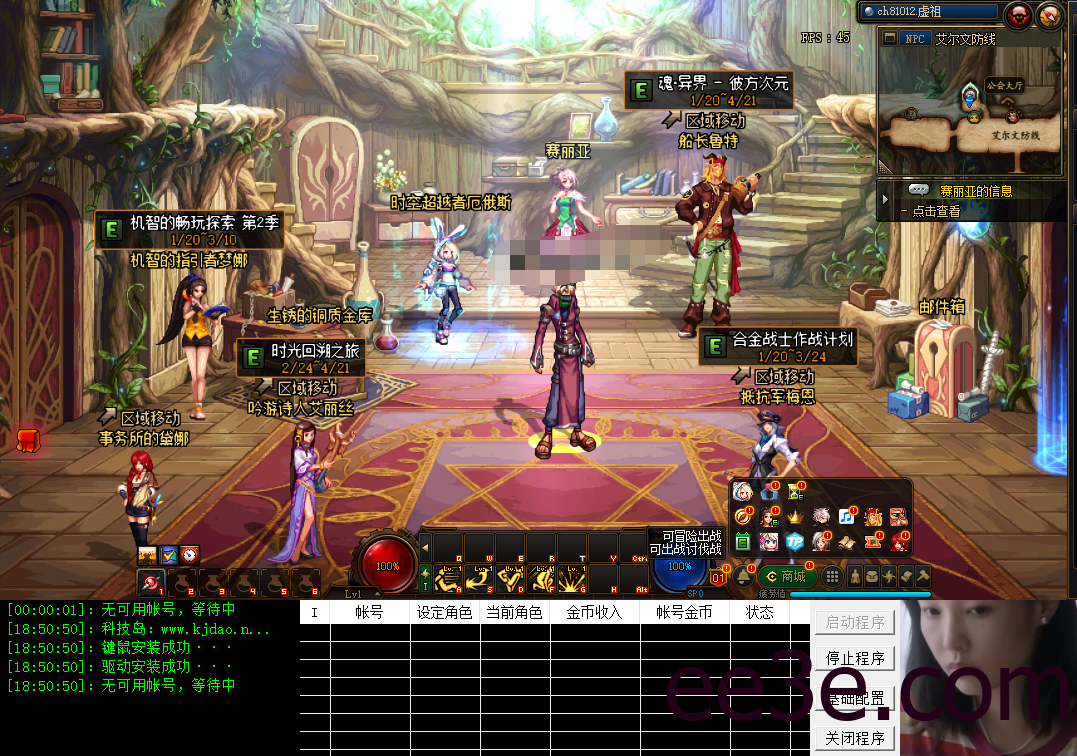This screenshot has height=756, width=1077.
Task: Click the gold crown icon
Action: (795, 517)
